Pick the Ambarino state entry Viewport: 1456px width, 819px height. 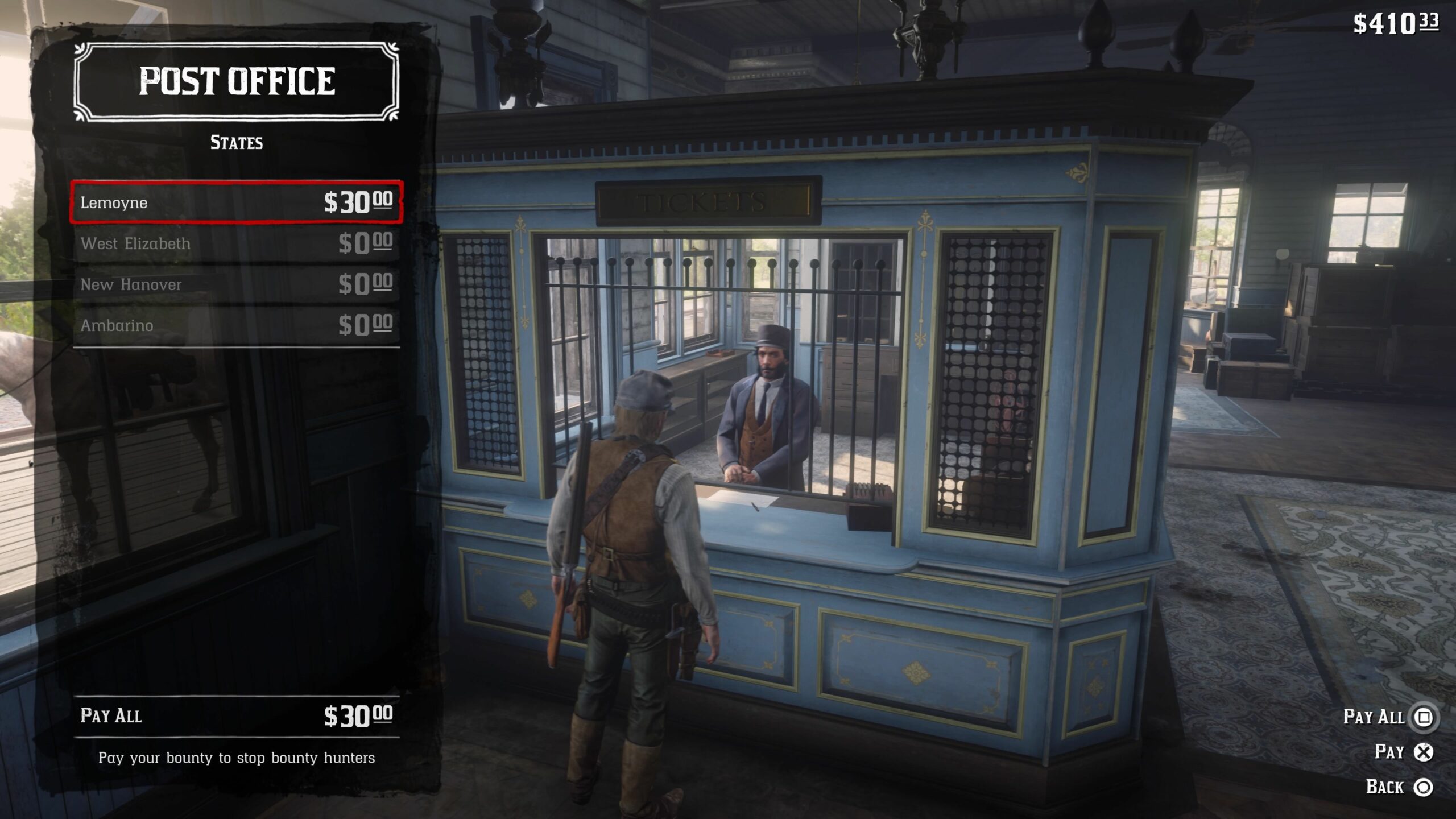[x=236, y=325]
